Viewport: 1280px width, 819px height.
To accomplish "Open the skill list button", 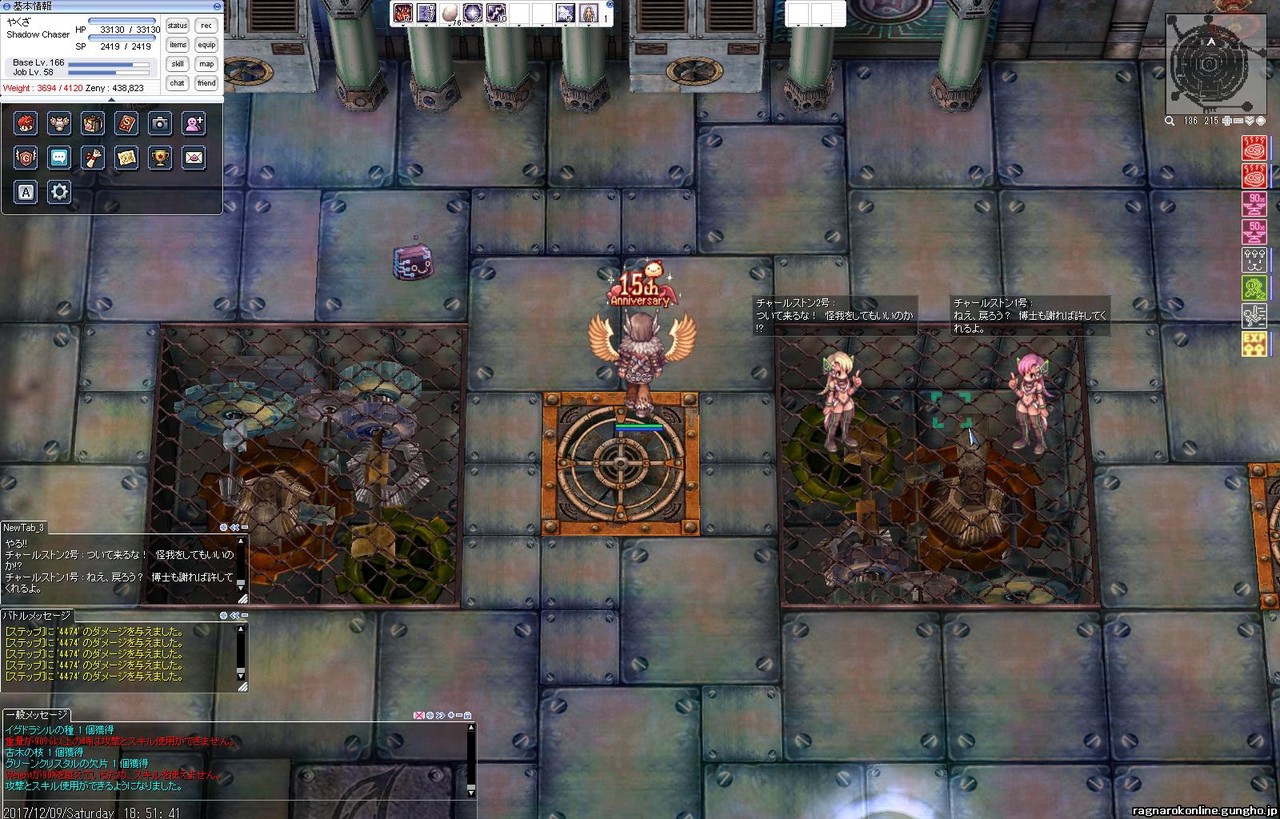I will (x=178, y=64).
